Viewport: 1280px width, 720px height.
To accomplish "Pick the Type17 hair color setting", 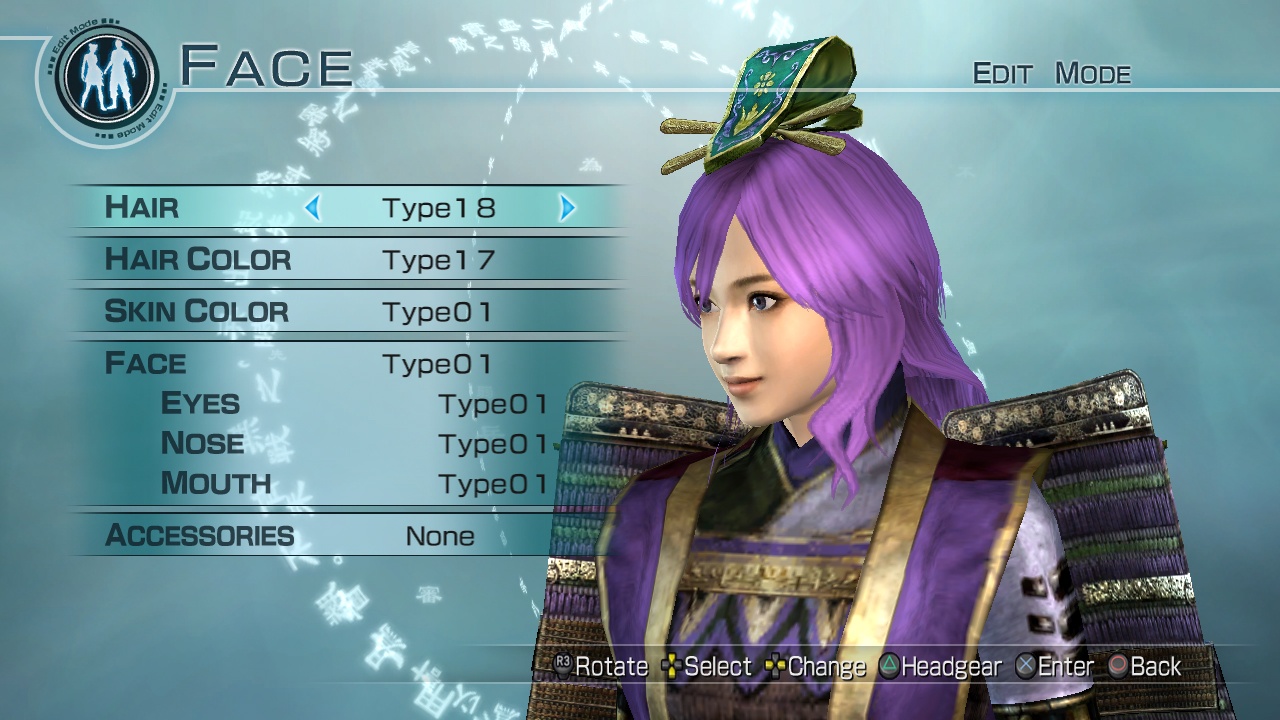I will click(x=437, y=259).
